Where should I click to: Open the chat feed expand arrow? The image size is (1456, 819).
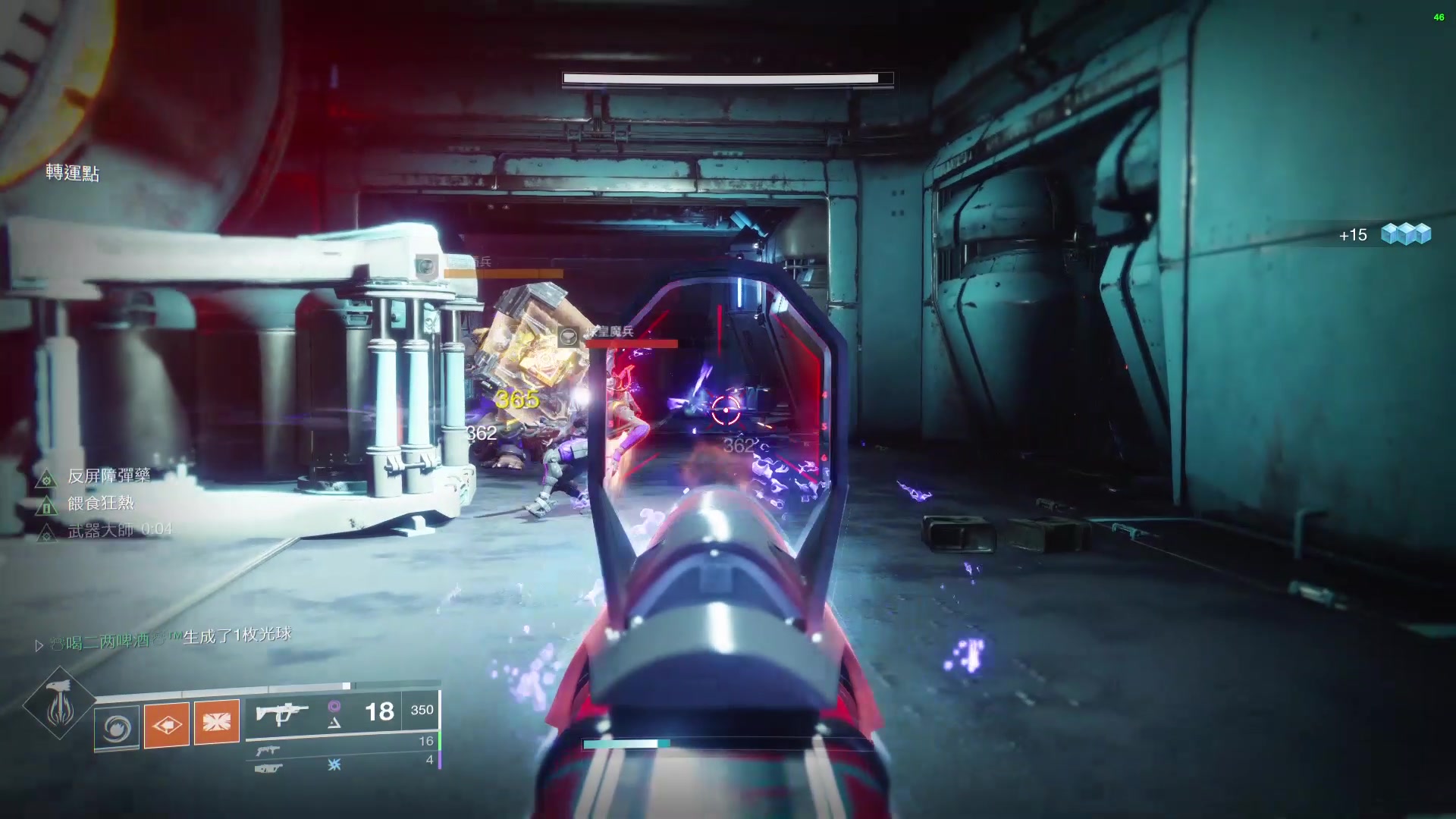(x=39, y=645)
